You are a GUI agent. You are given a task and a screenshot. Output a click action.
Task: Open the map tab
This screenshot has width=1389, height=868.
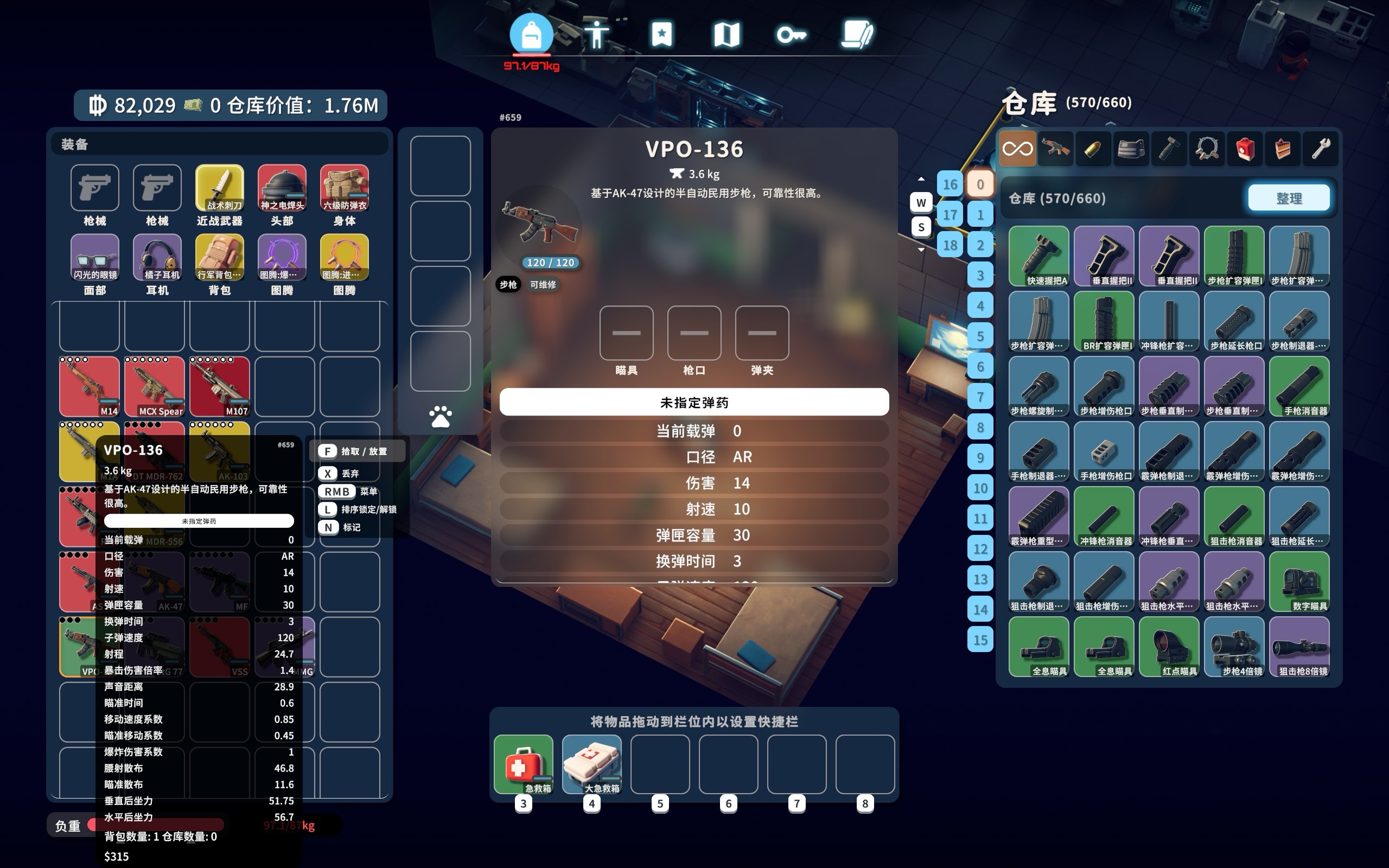click(x=726, y=35)
